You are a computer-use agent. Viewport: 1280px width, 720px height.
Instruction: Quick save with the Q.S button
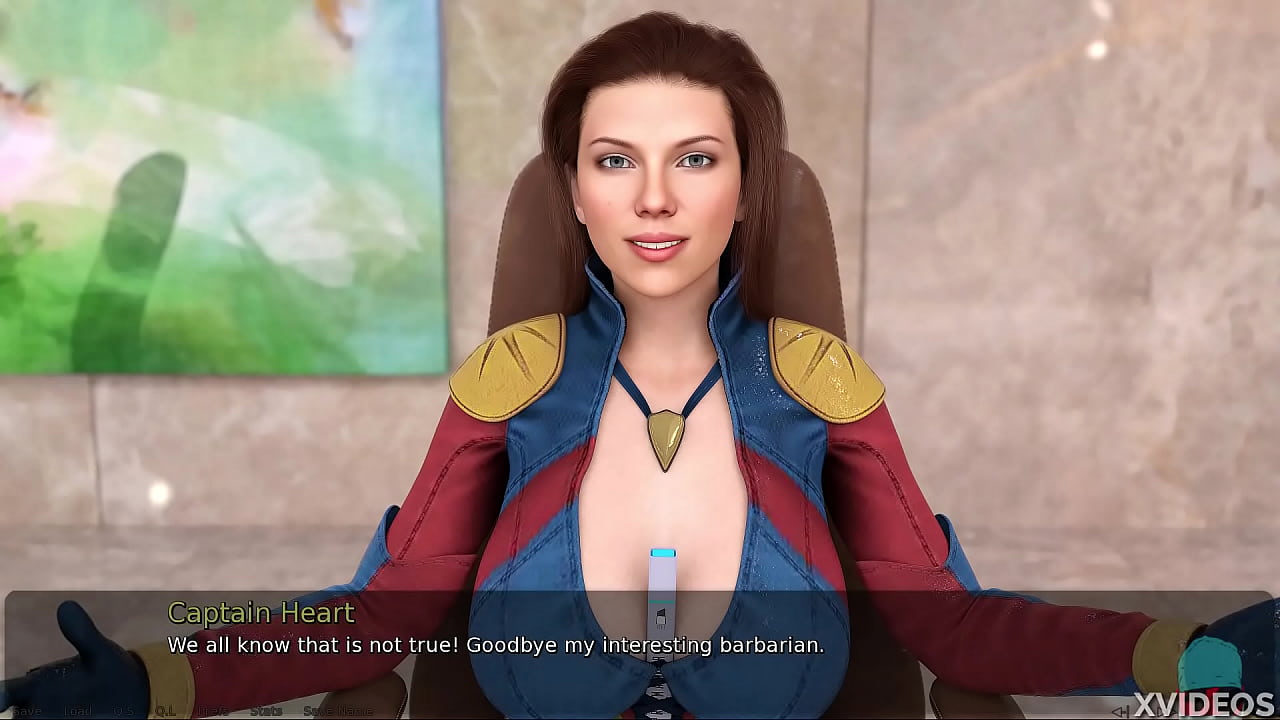click(122, 711)
